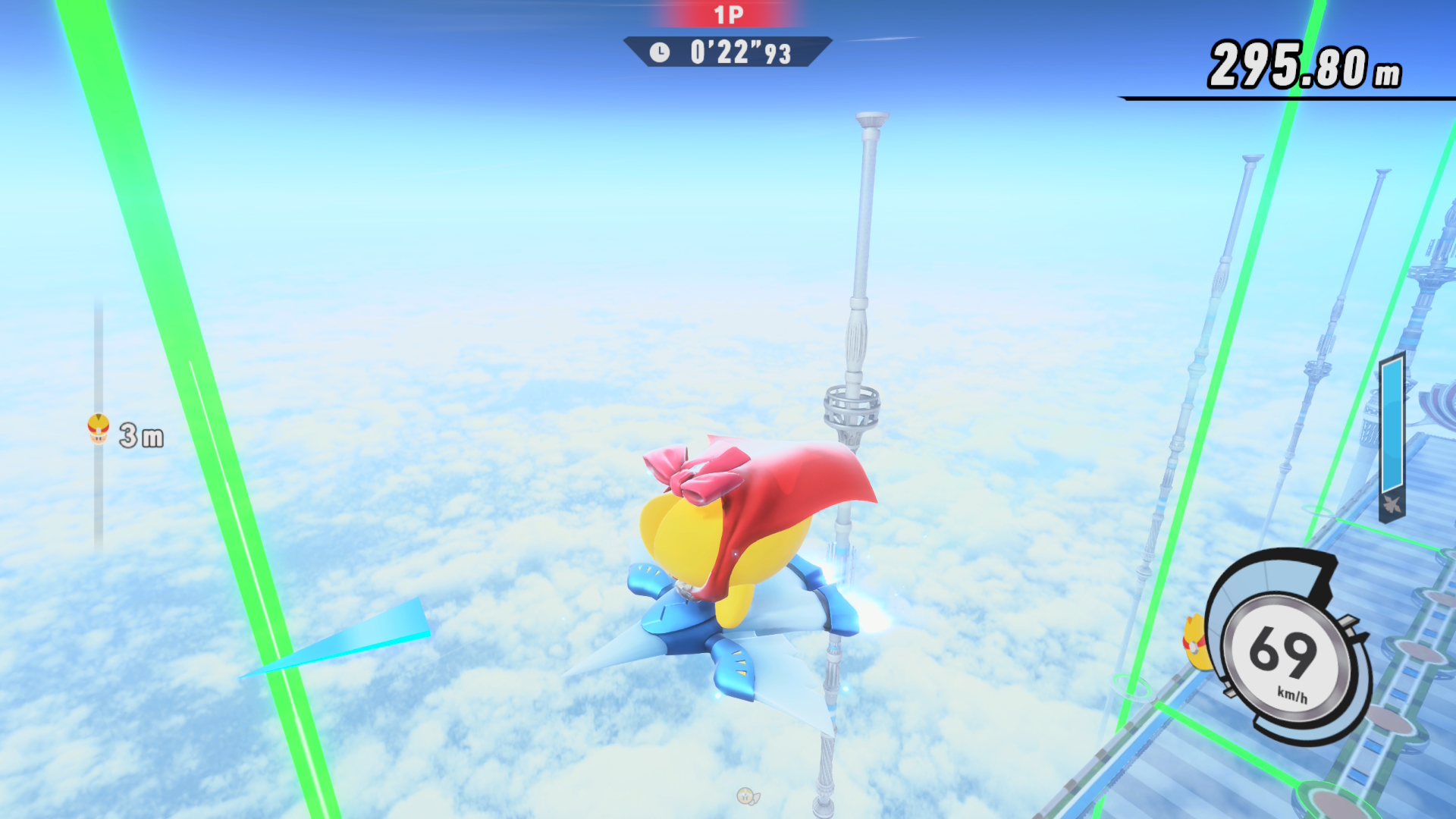1456x819 pixels.
Task: Click the character icon beside the speedometer
Action: (1197, 643)
